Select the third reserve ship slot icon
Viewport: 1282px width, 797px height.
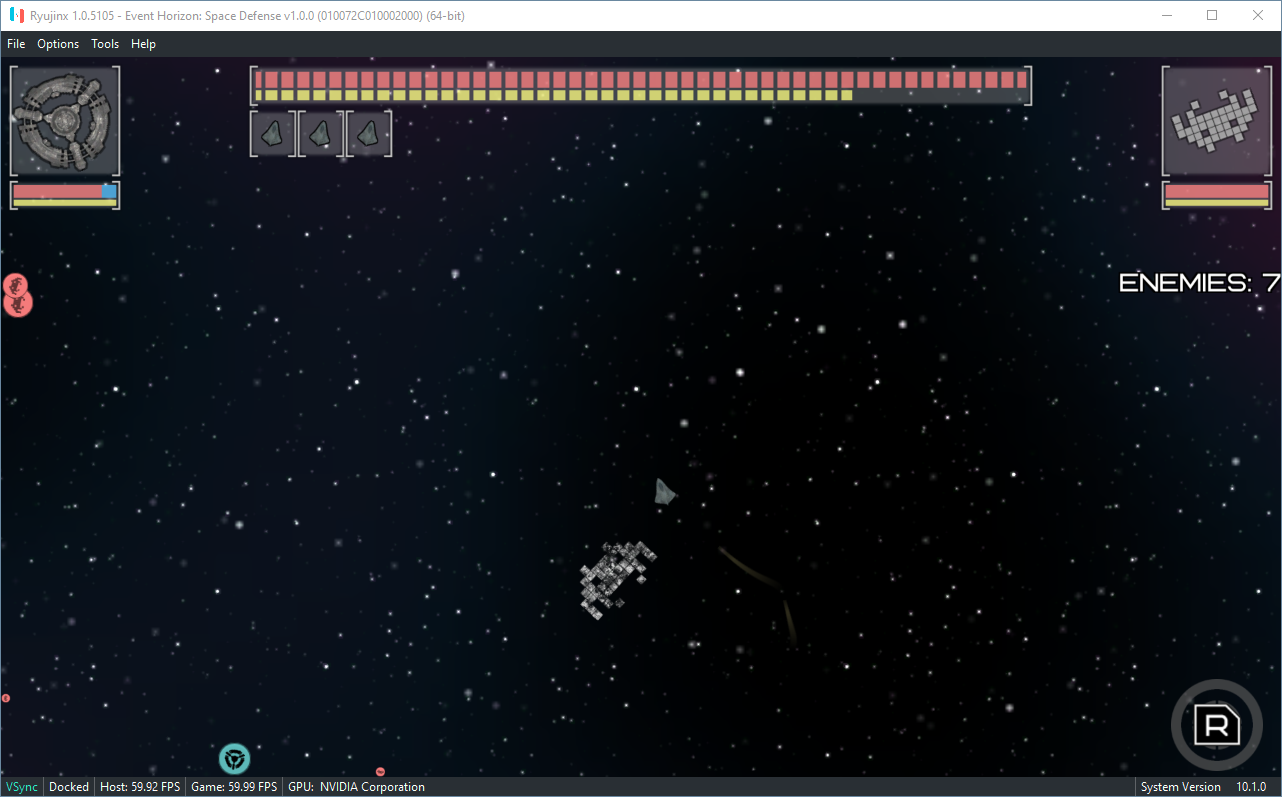tap(368, 133)
